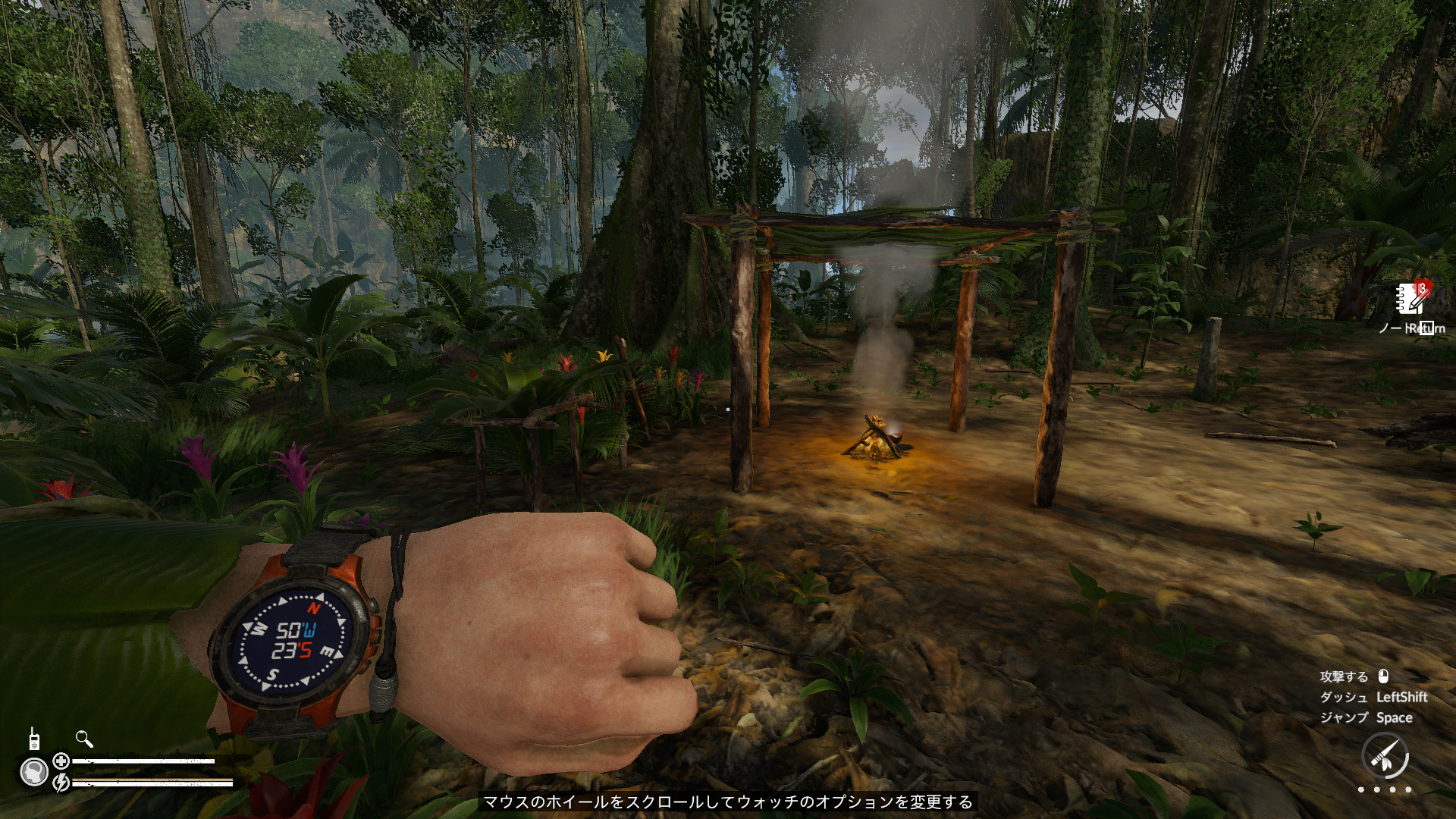
Task: Click the compass watch face
Action: point(292,641)
